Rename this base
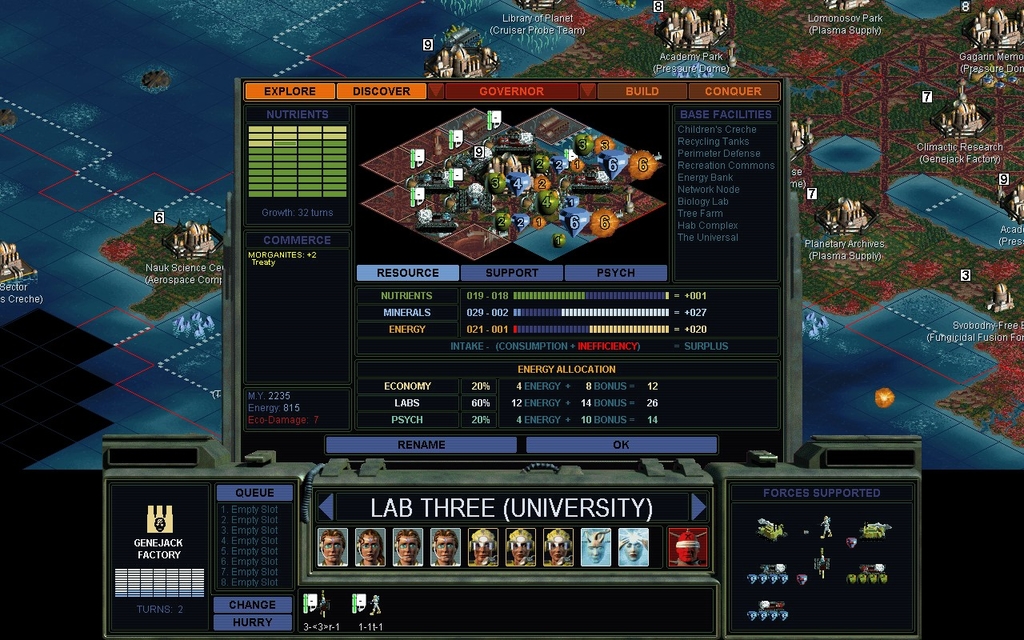The image size is (1024, 640). pyautogui.click(x=421, y=445)
